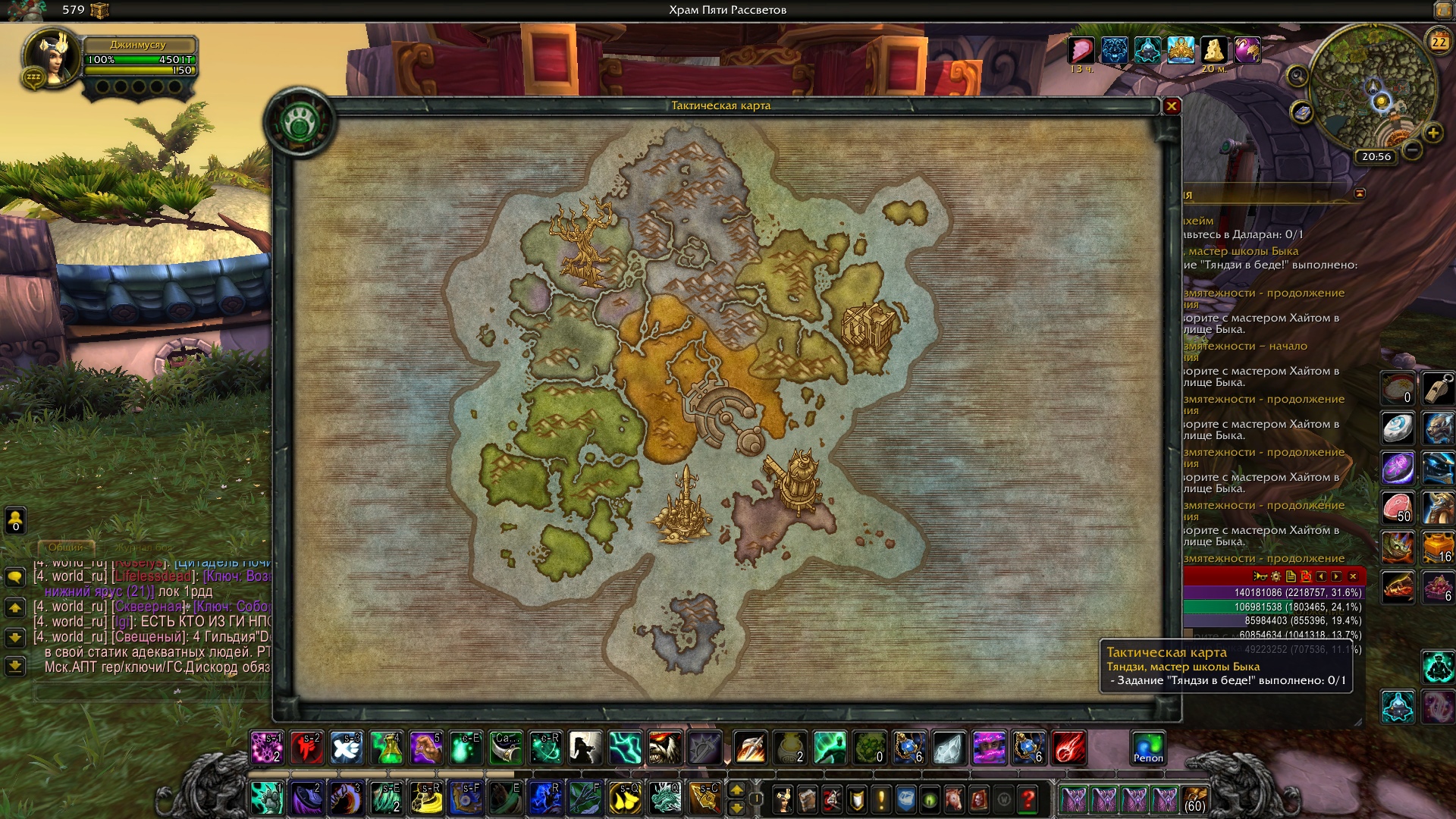The image size is (1456, 819).
Task: Zoom out on the minimap
Action: 1412,150
